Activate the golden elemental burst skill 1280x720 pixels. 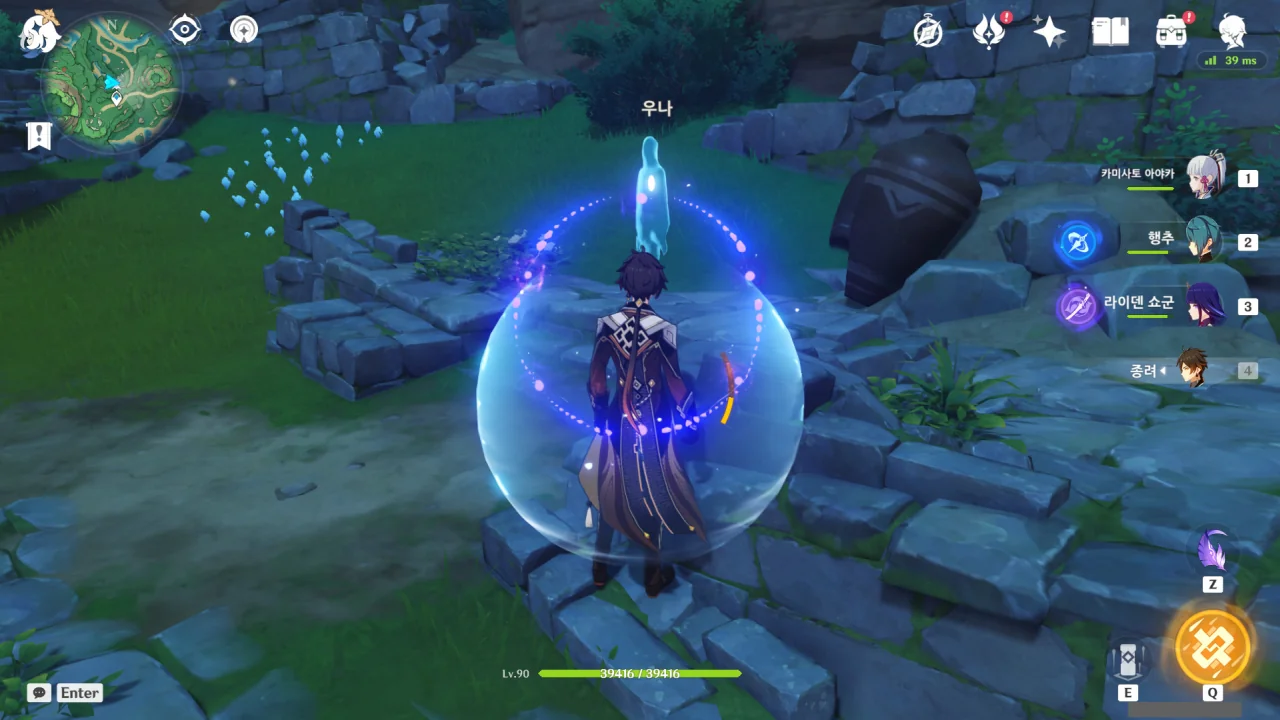pyautogui.click(x=1212, y=647)
